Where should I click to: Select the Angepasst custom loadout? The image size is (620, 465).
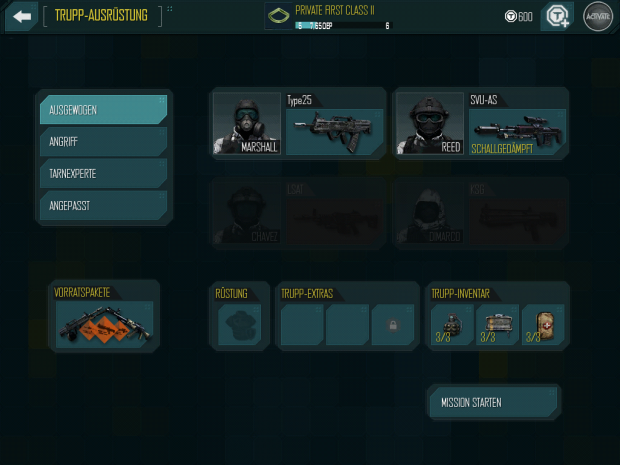pyautogui.click(x=102, y=205)
